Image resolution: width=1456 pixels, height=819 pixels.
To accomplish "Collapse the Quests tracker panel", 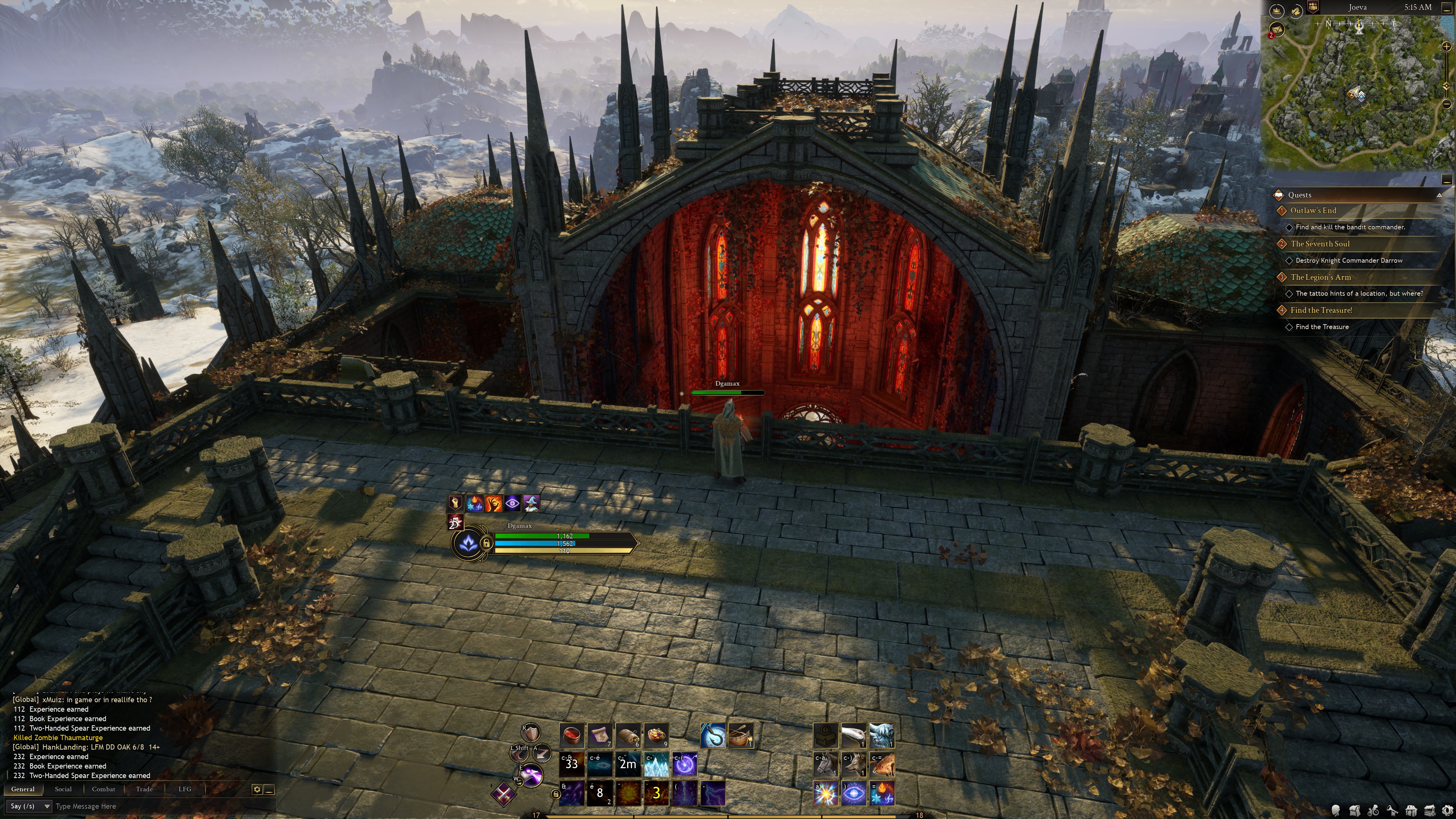I will click(1439, 195).
